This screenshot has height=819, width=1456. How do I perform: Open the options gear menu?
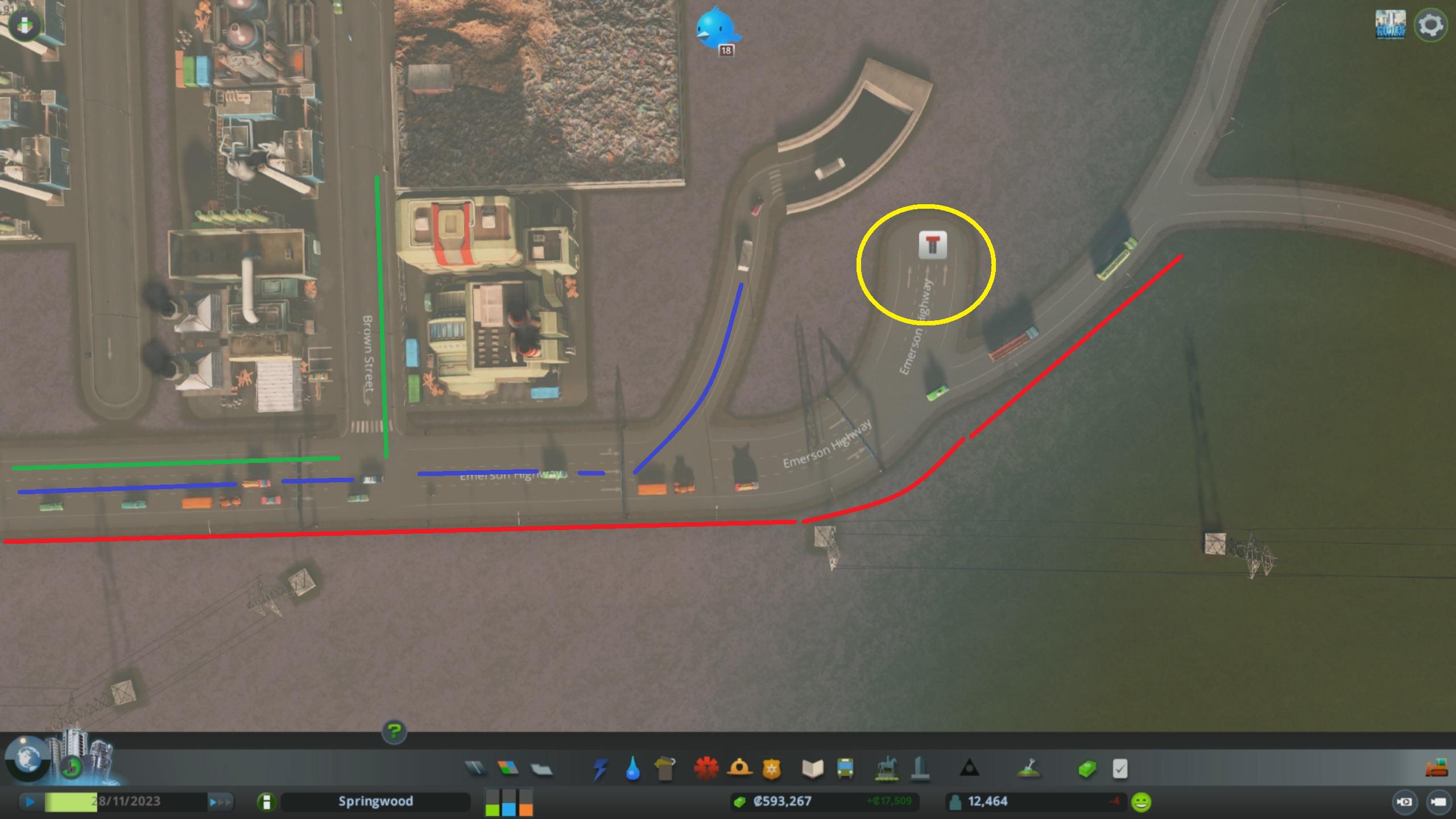click(x=1431, y=24)
